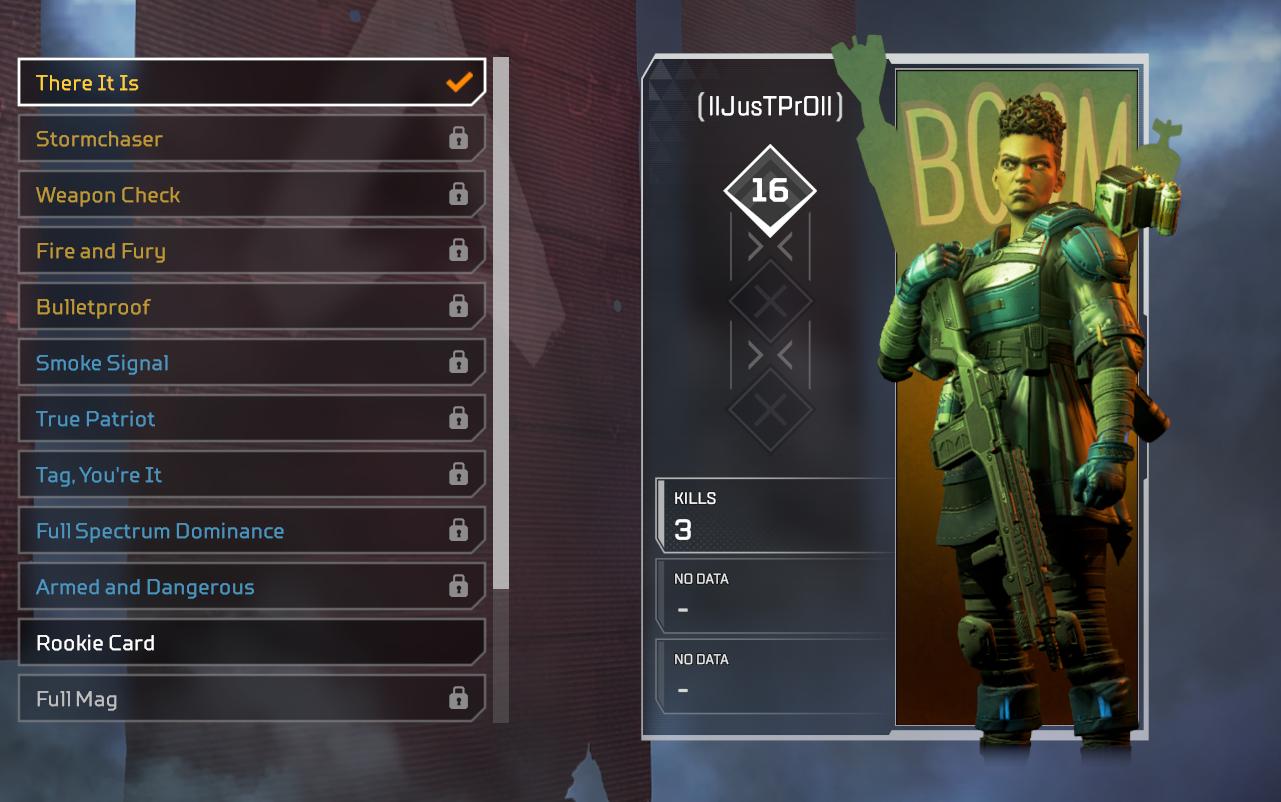Click the lock icon on True Patriot
The height and width of the screenshot is (802, 1281).
458,419
